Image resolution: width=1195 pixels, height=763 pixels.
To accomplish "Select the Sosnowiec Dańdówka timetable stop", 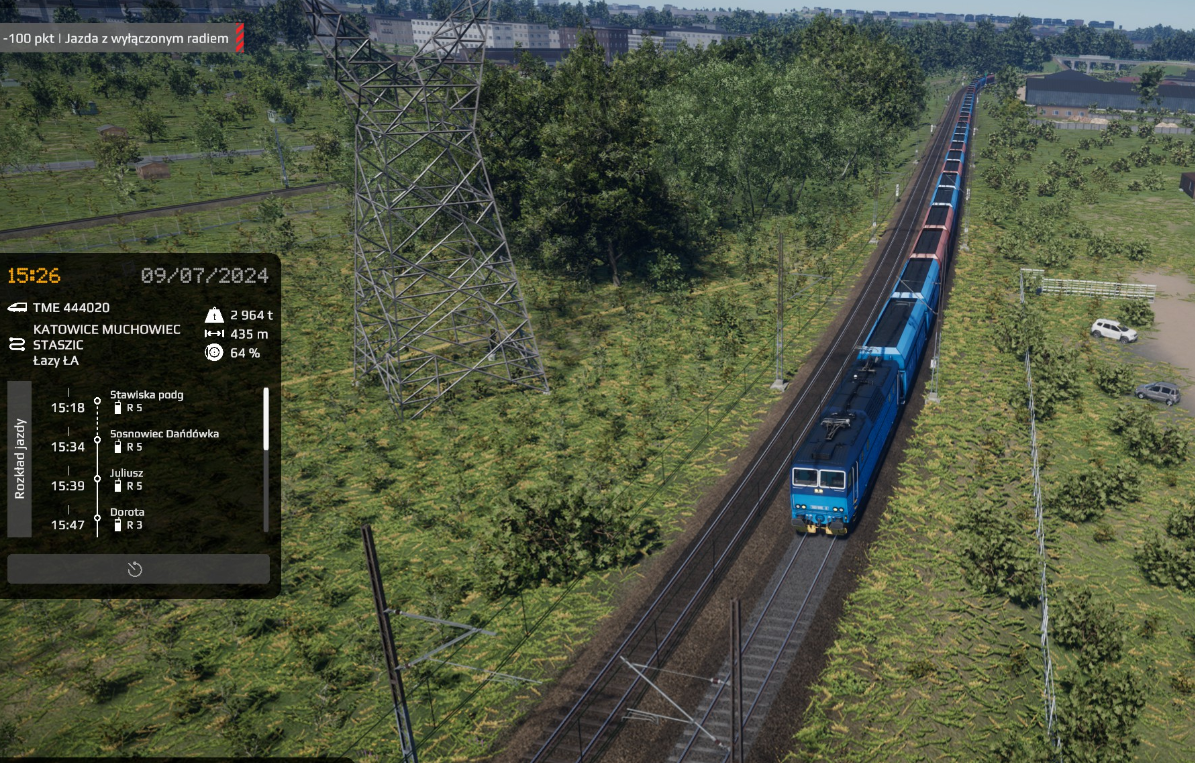I will pyautogui.click(x=164, y=434).
